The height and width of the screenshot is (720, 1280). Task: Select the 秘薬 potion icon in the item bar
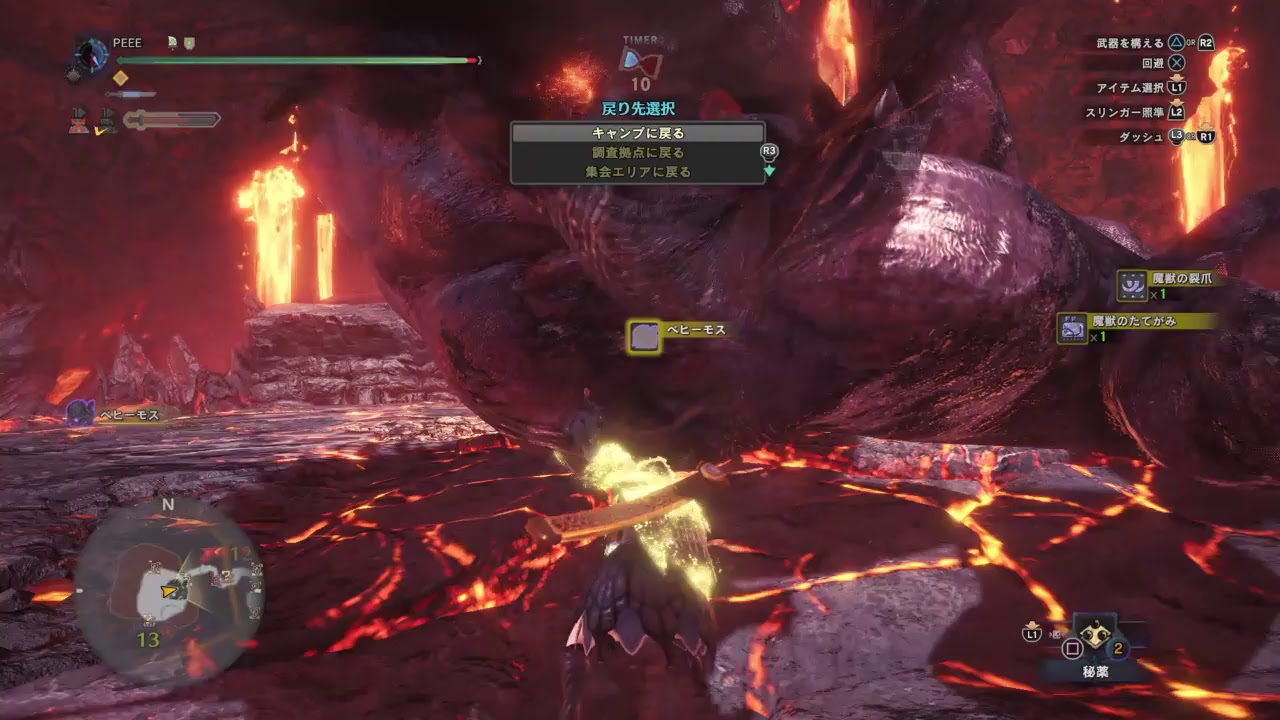1096,637
